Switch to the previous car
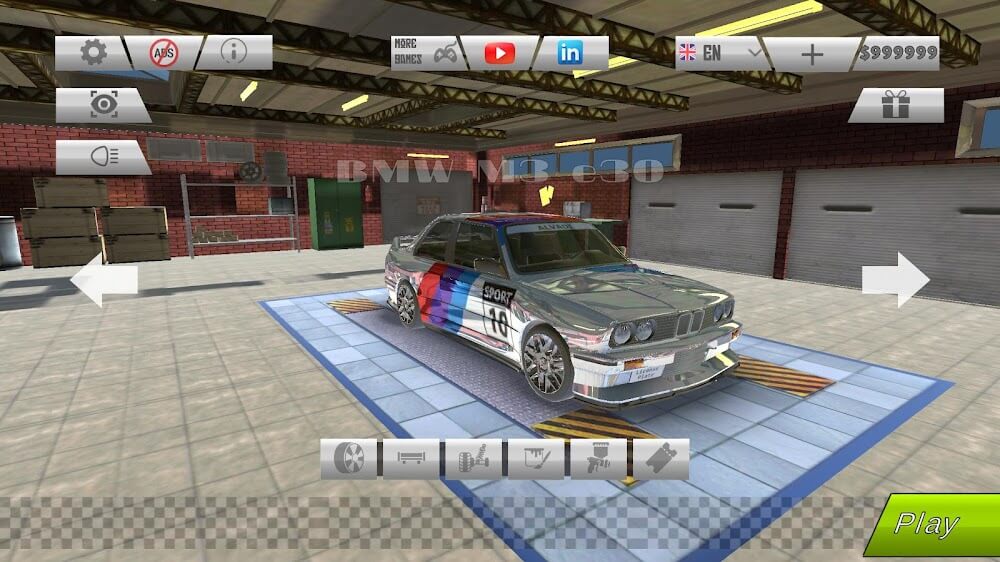Screen dimensions: 1000x562 click(103, 279)
